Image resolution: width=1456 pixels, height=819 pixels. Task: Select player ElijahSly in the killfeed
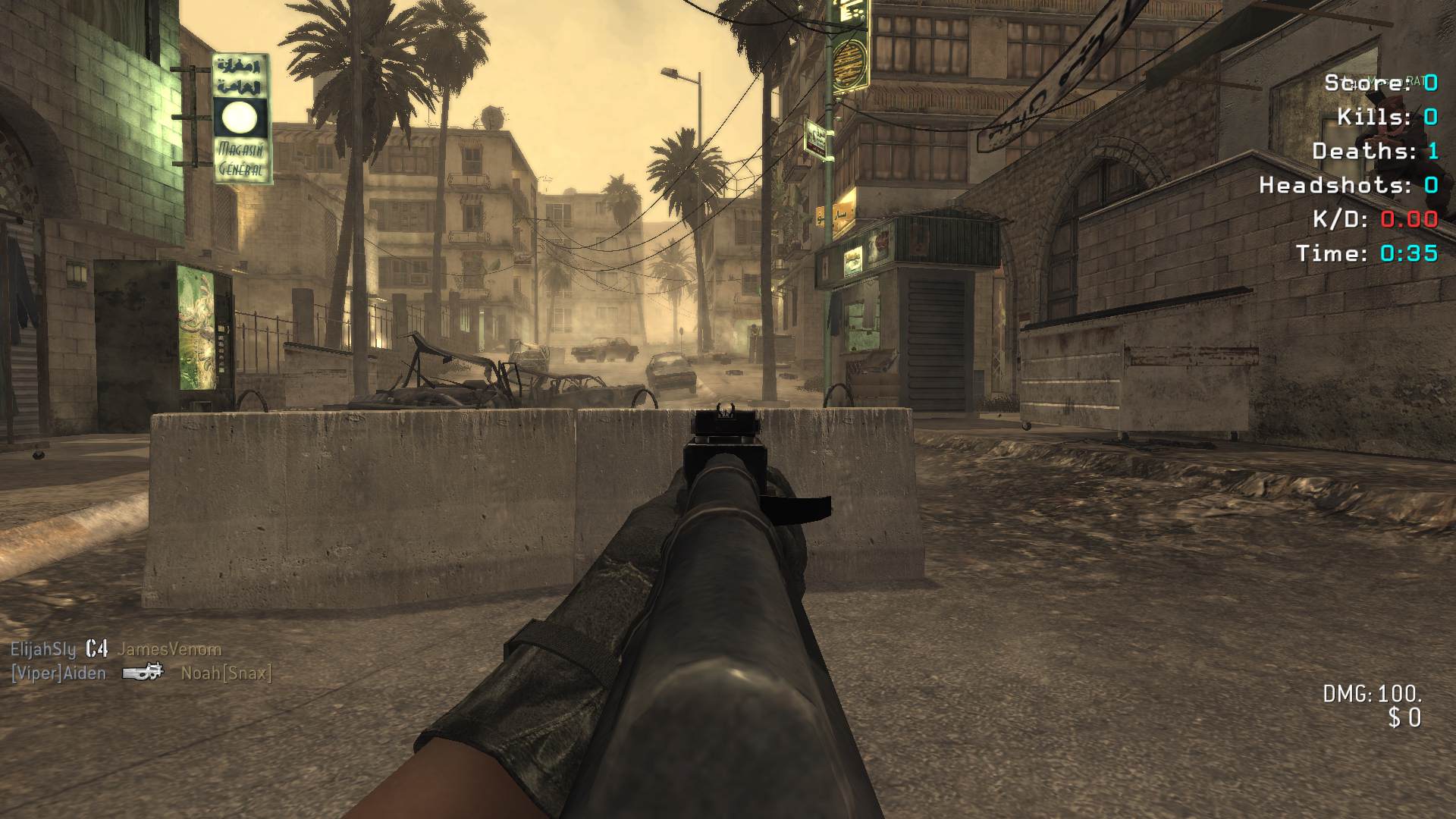(43, 650)
